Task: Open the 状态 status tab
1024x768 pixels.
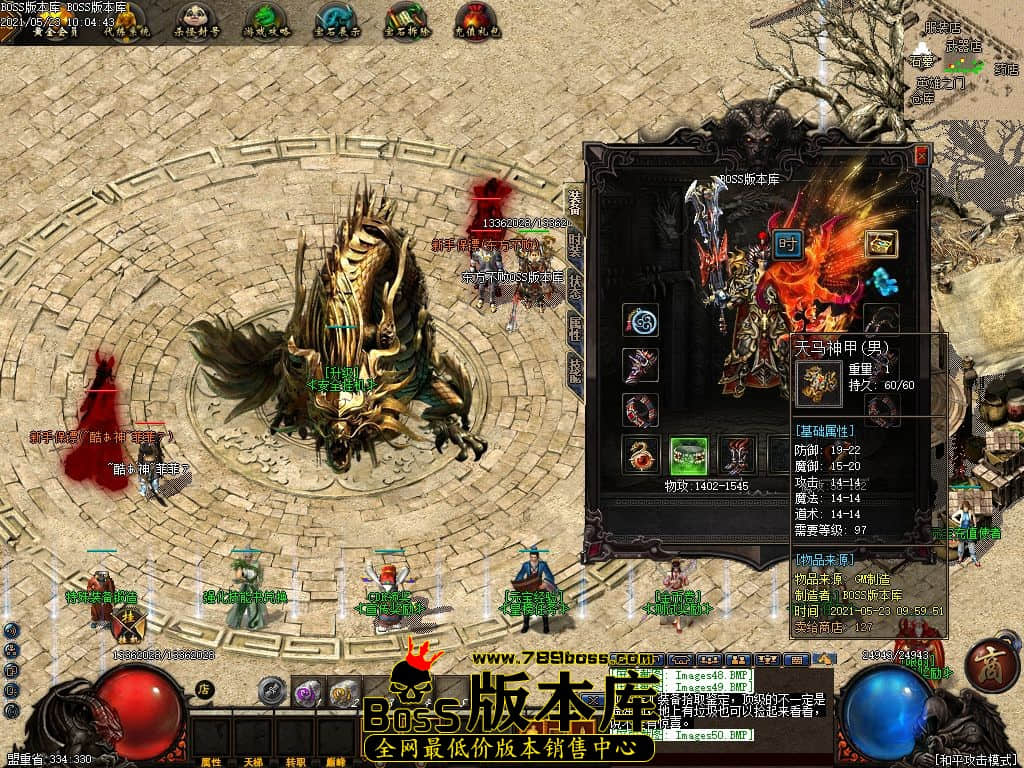Action: tap(575, 287)
